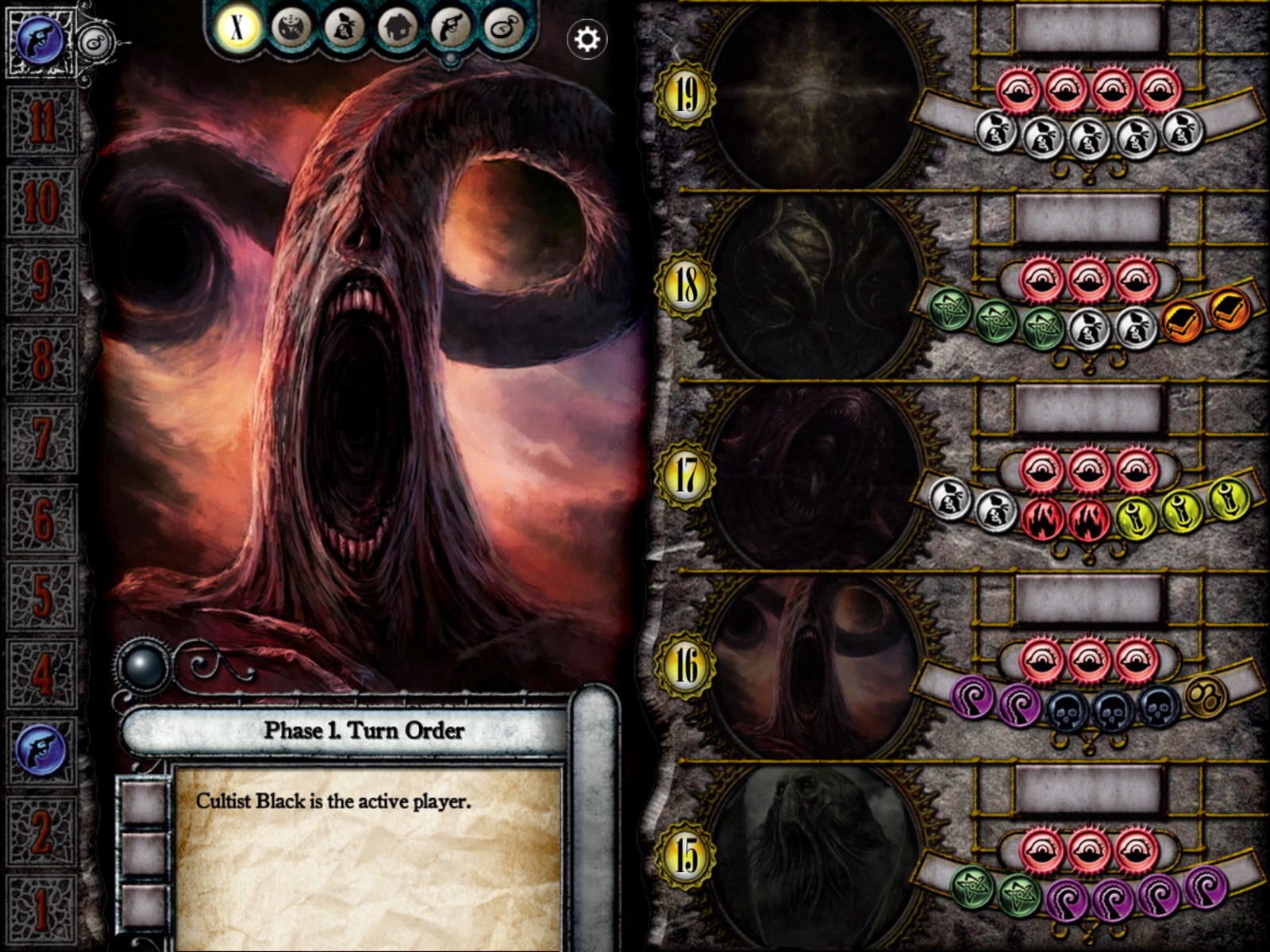The image size is (1270, 952).
Task: Choose Ancient One portrait numbered 16
Action: [814, 665]
